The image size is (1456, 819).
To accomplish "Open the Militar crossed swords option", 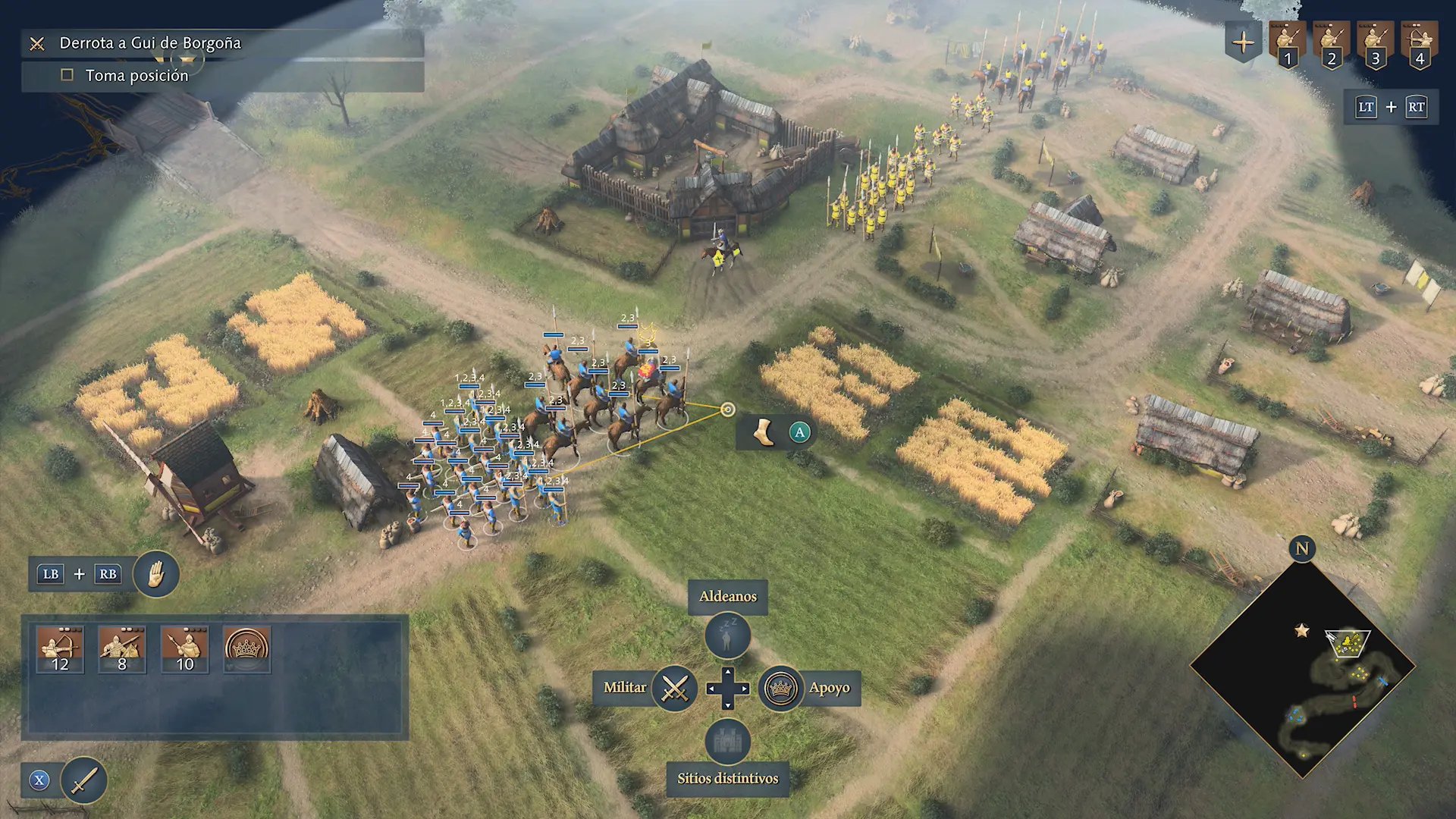I will point(674,688).
